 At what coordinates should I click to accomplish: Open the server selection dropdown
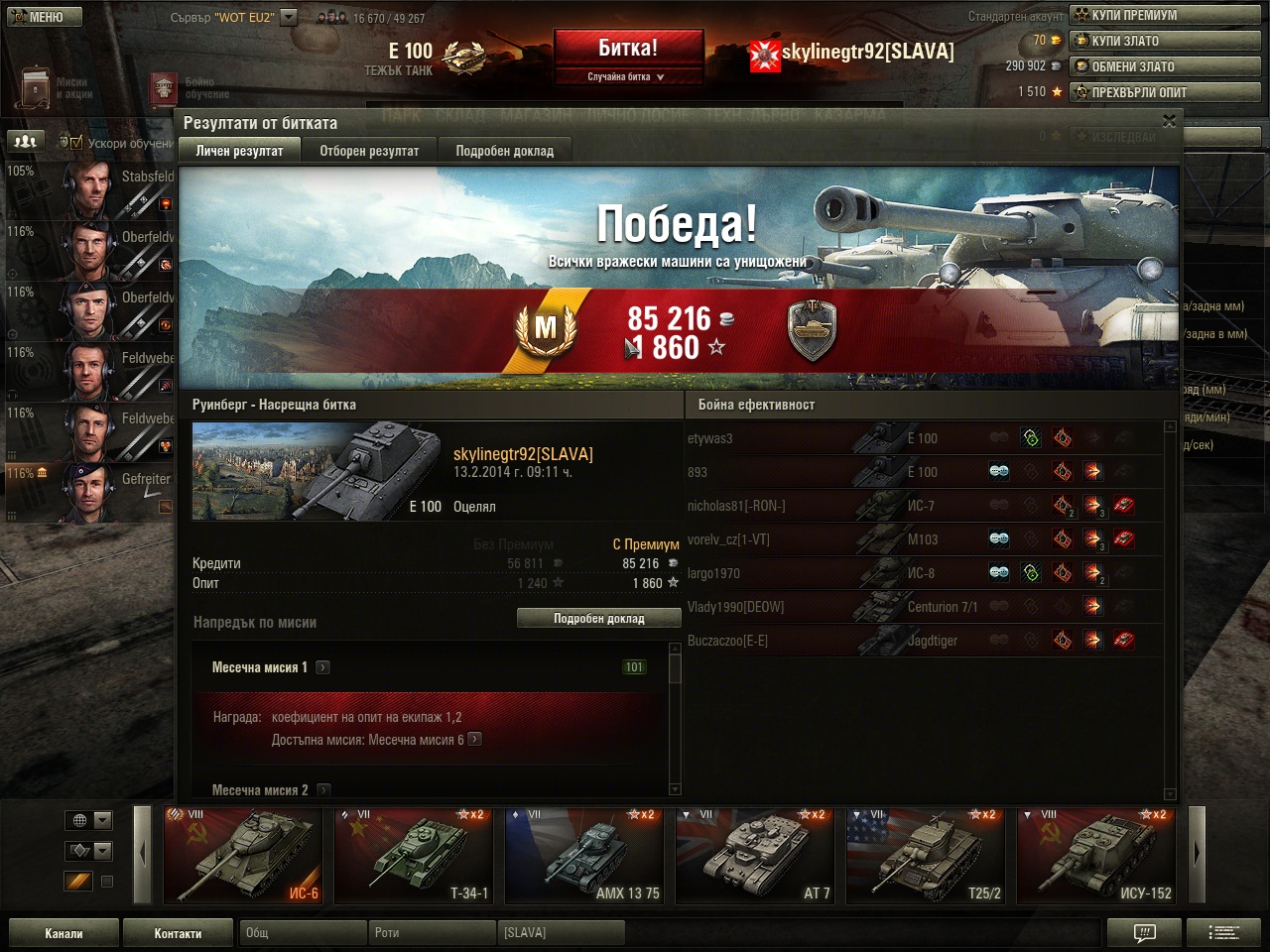pos(289,17)
